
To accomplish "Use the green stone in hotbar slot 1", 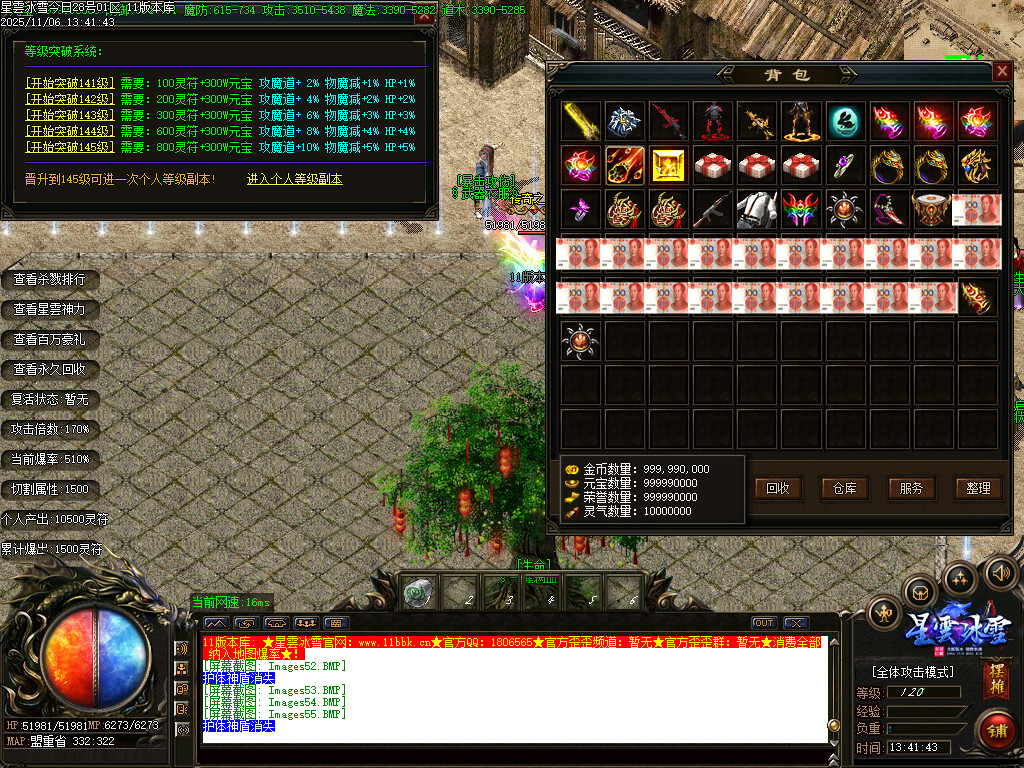I will click(x=418, y=594).
